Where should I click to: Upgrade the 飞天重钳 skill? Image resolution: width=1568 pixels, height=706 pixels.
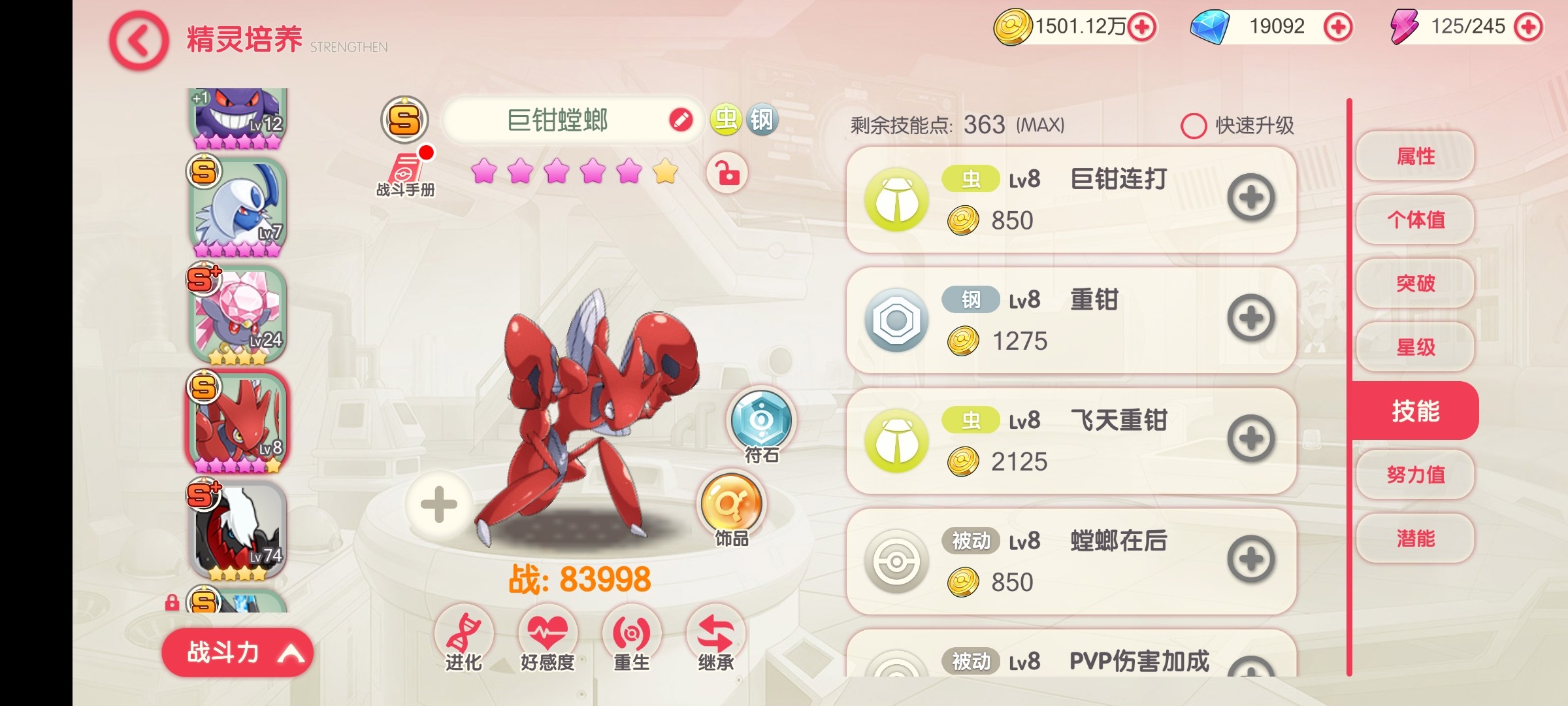[1250, 439]
